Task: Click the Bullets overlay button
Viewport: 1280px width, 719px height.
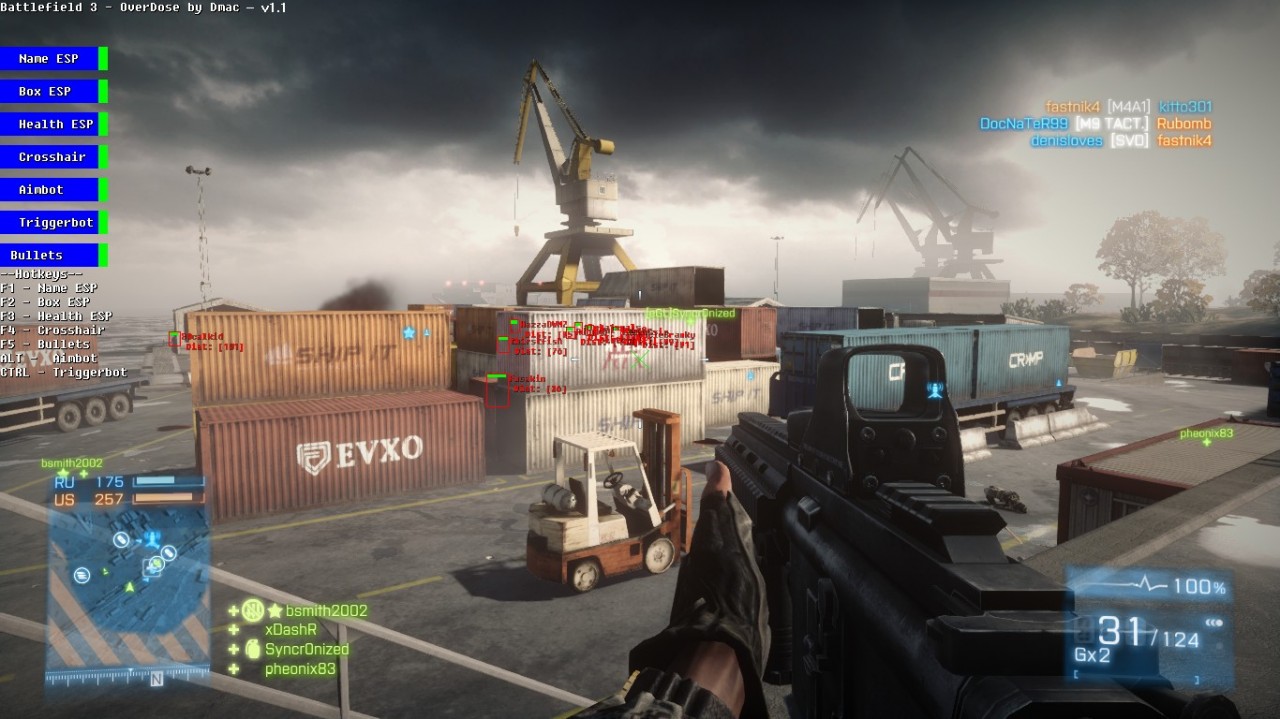Action: tap(49, 255)
